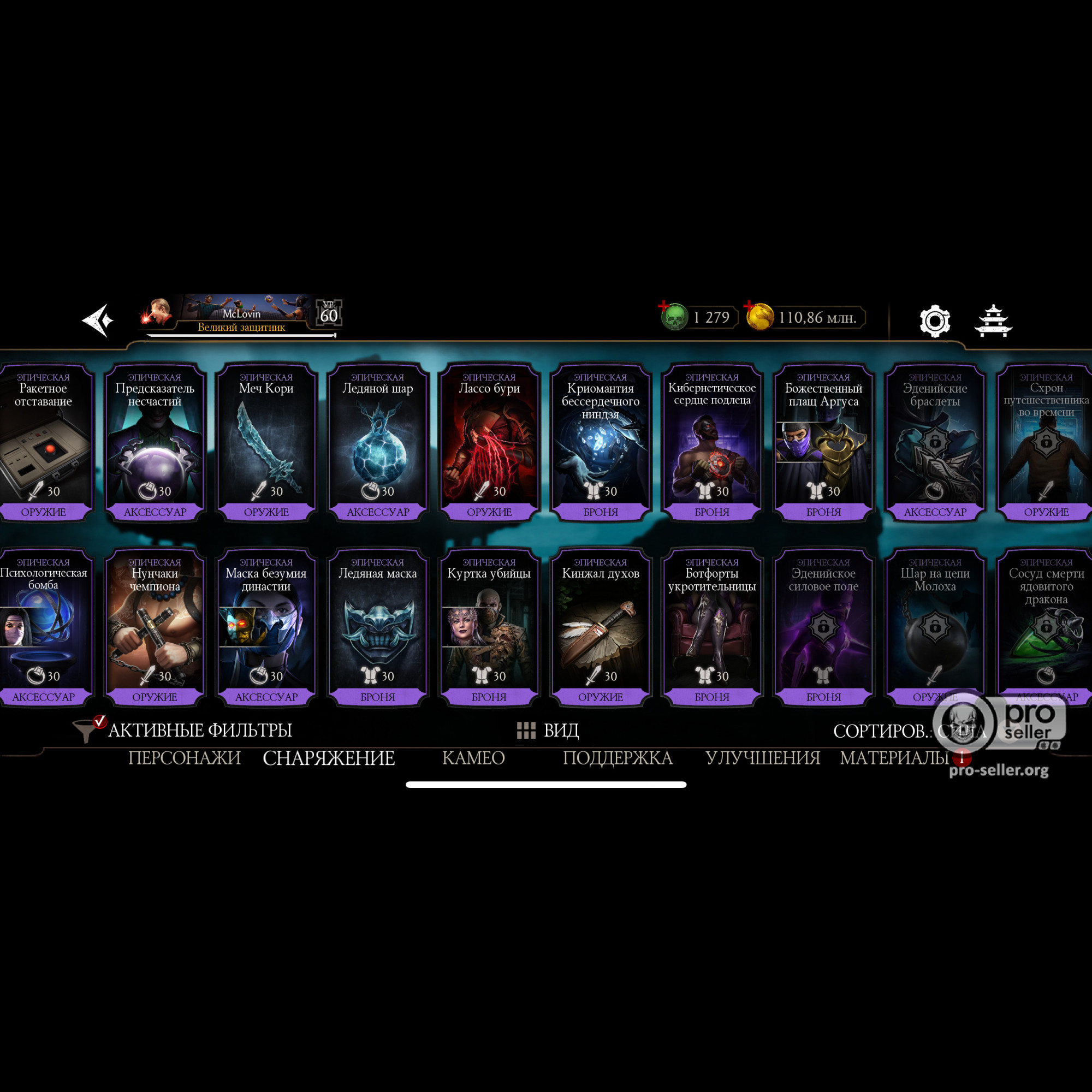Change the layout with the Вид button

[x=548, y=730]
